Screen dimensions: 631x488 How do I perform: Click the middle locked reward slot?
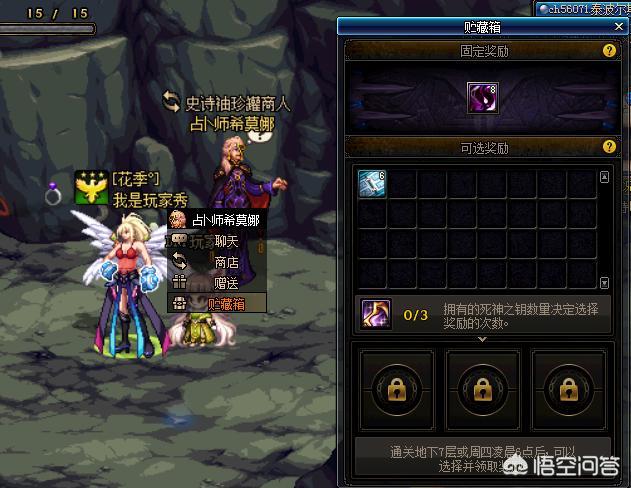tap(484, 386)
